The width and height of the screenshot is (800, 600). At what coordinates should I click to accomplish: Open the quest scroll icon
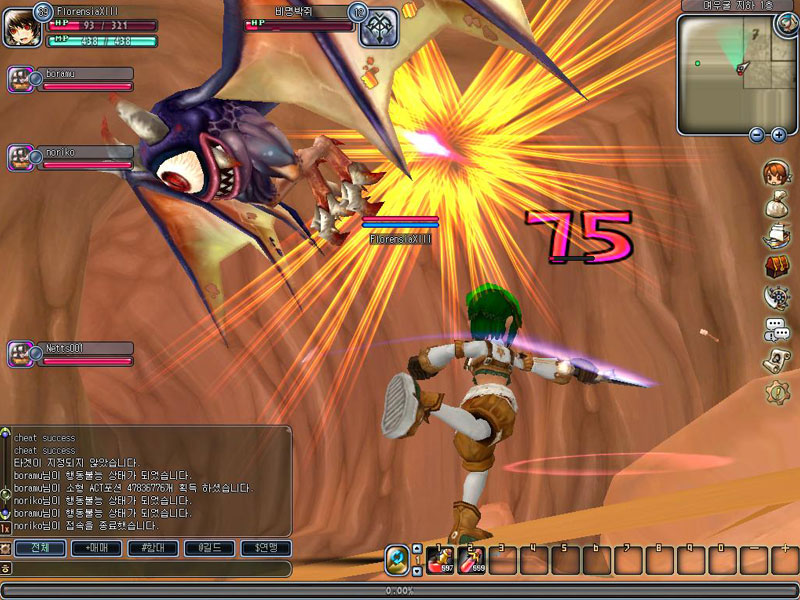[776, 360]
